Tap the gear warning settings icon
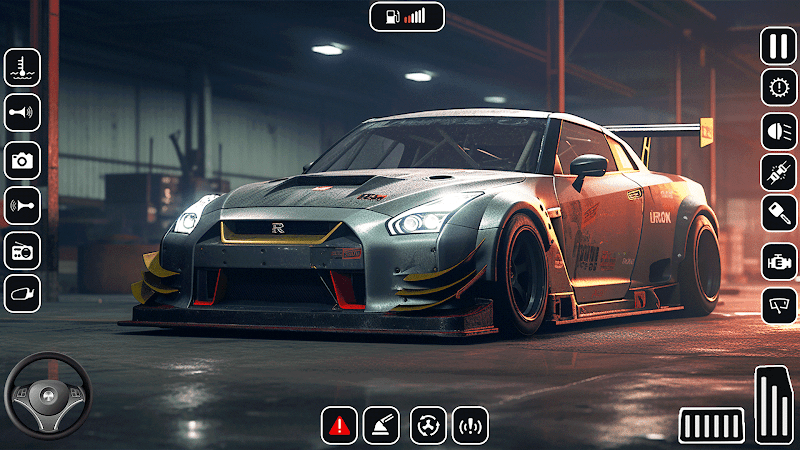800x450 pixels. click(778, 88)
